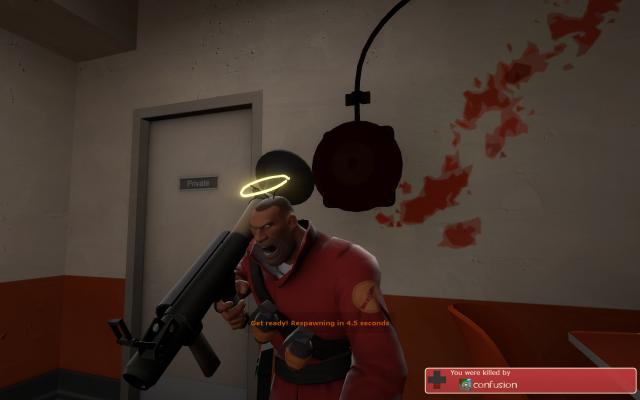Select the killer name "confusion"
This screenshot has width=640, height=400.
coord(496,384)
